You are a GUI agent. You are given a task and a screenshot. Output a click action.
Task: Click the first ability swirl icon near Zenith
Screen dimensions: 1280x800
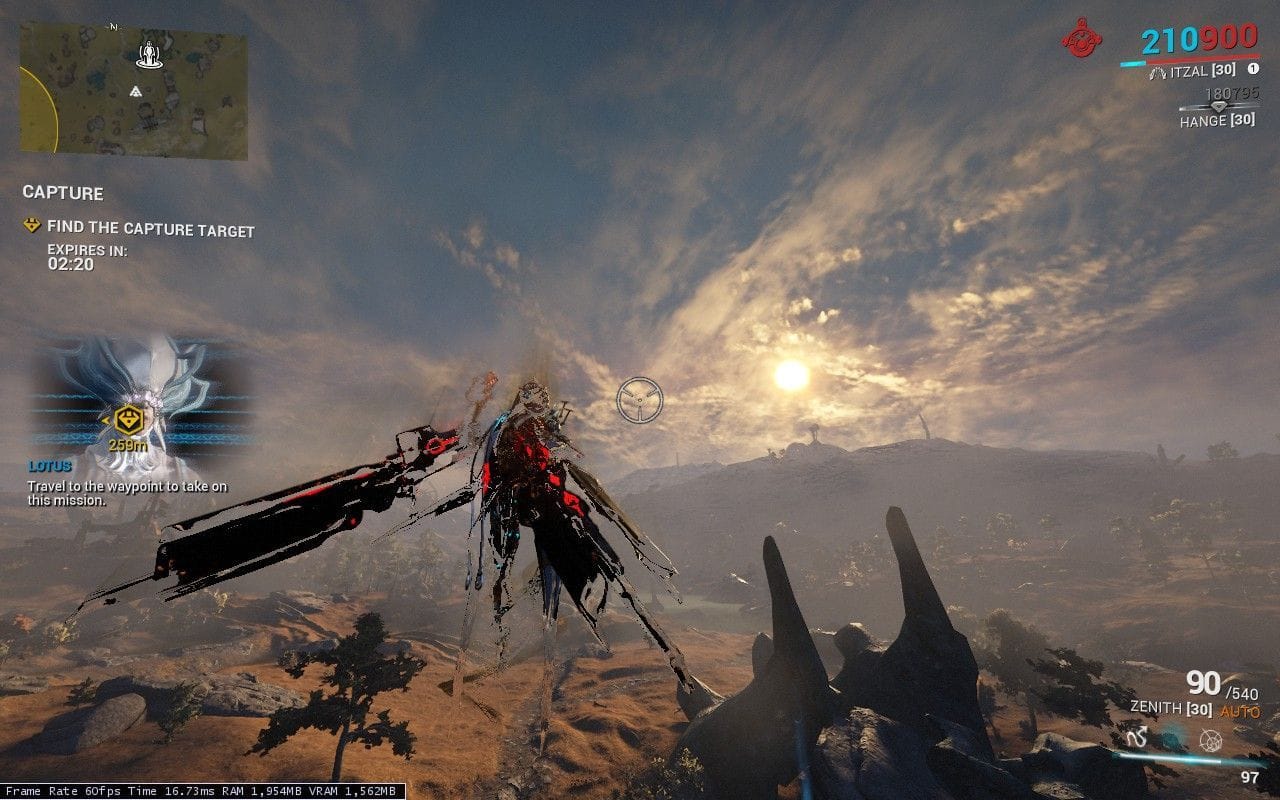click(1138, 737)
